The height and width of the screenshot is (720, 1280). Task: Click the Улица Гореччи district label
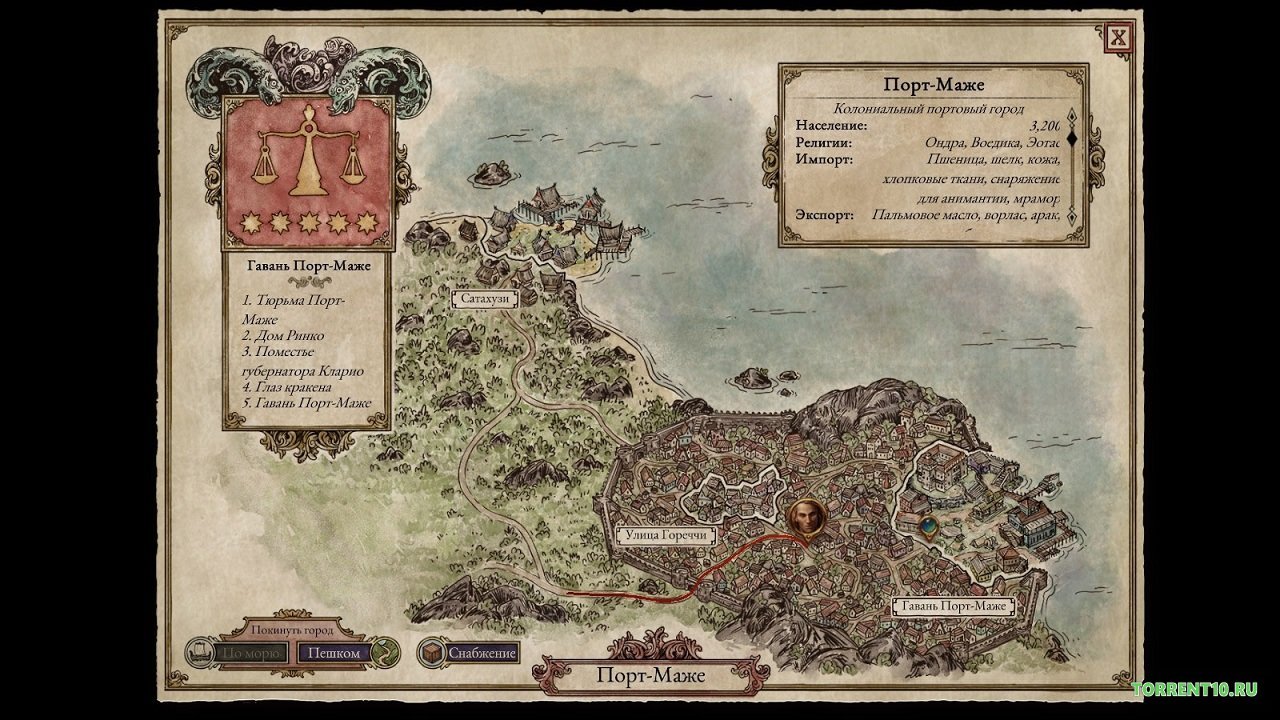pos(668,536)
